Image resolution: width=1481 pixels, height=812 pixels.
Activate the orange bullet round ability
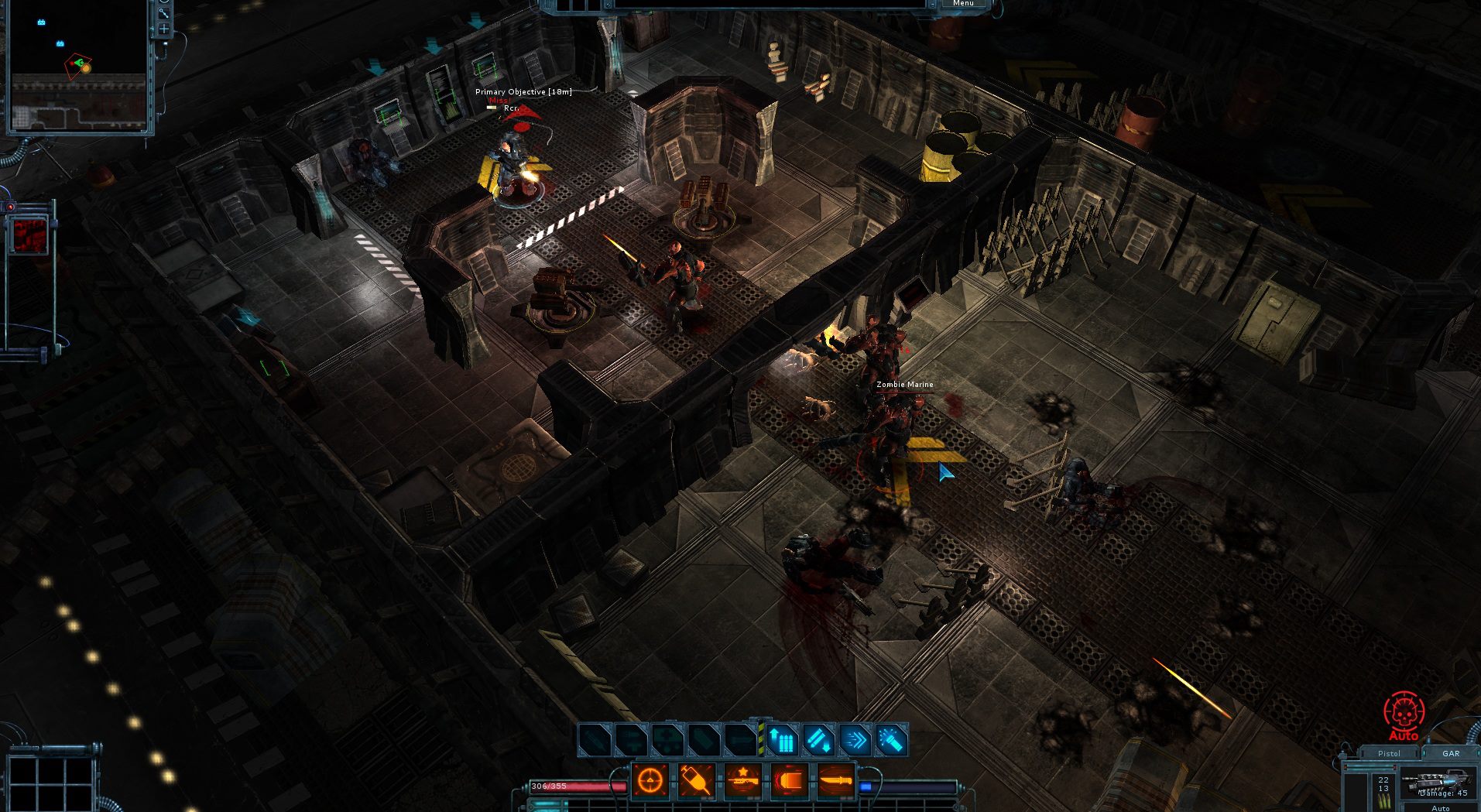tap(790, 780)
